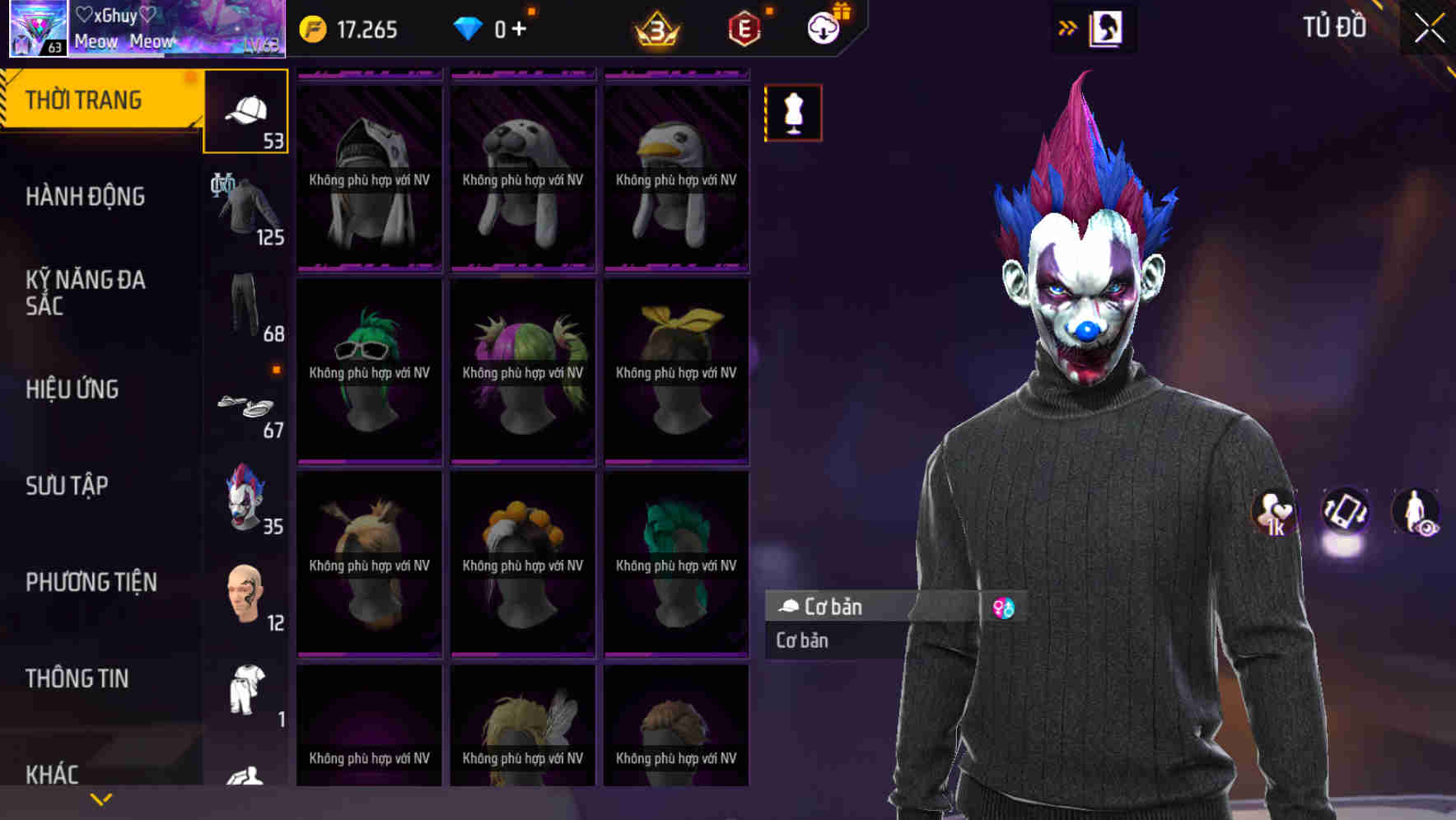Click the golden rank 3 badge

655,27
